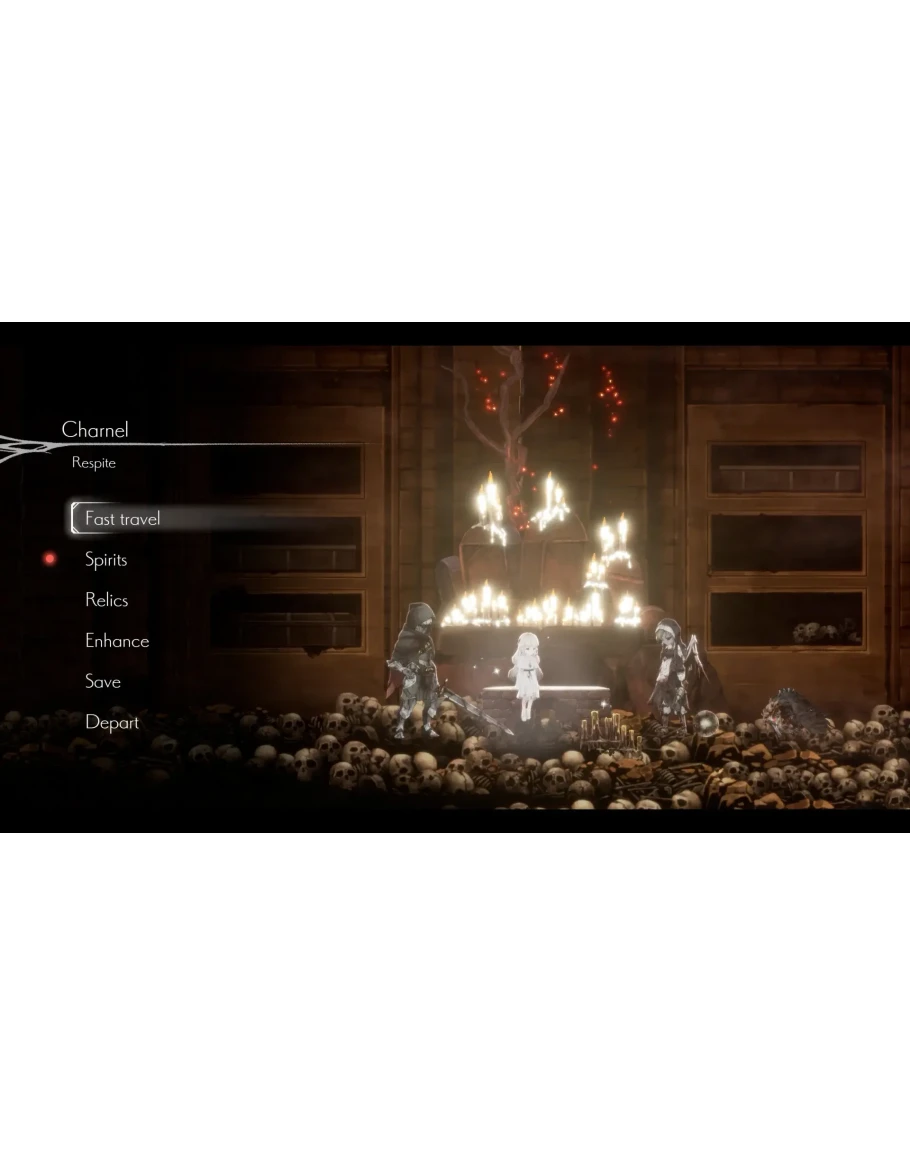Choose the Relics entry
Screen dimensions: 910x1155
[x=106, y=600]
